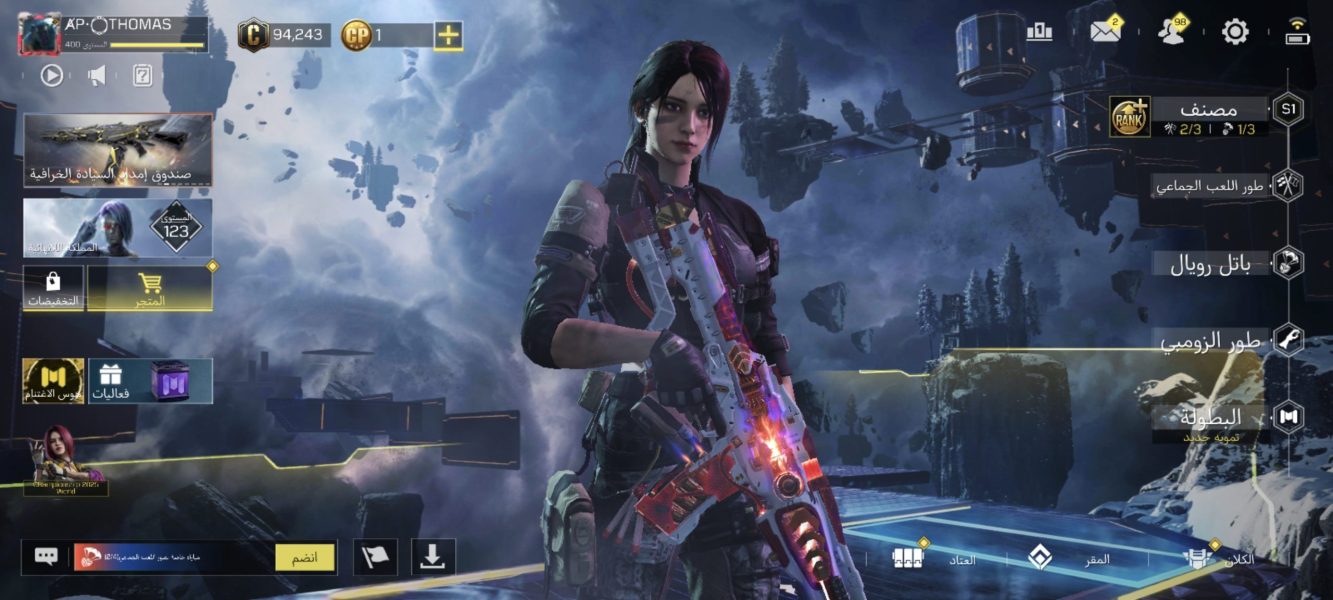Open the chat speech bubble

(x=46, y=557)
